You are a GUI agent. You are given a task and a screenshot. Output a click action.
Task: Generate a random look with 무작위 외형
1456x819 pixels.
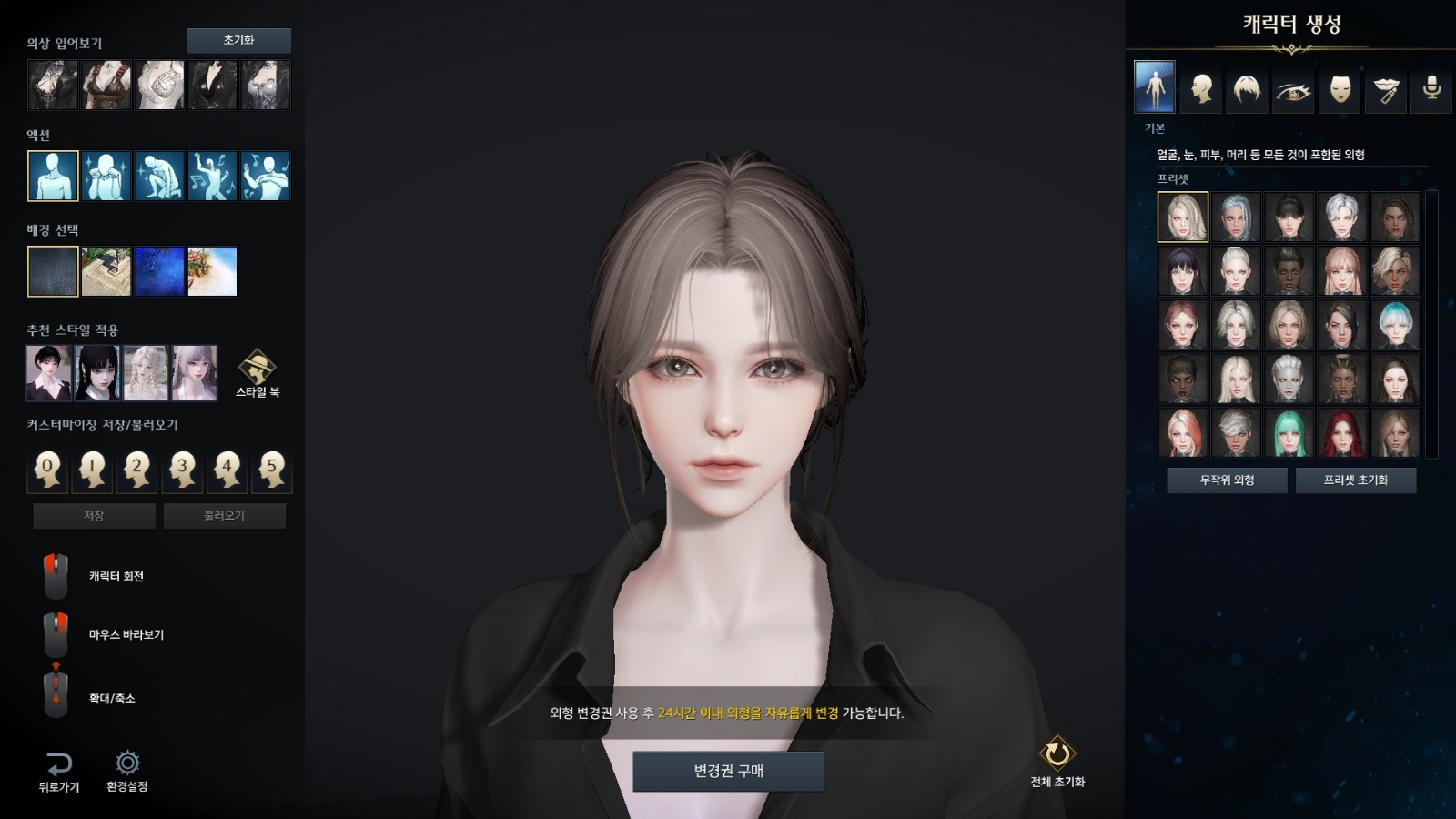coord(1227,480)
